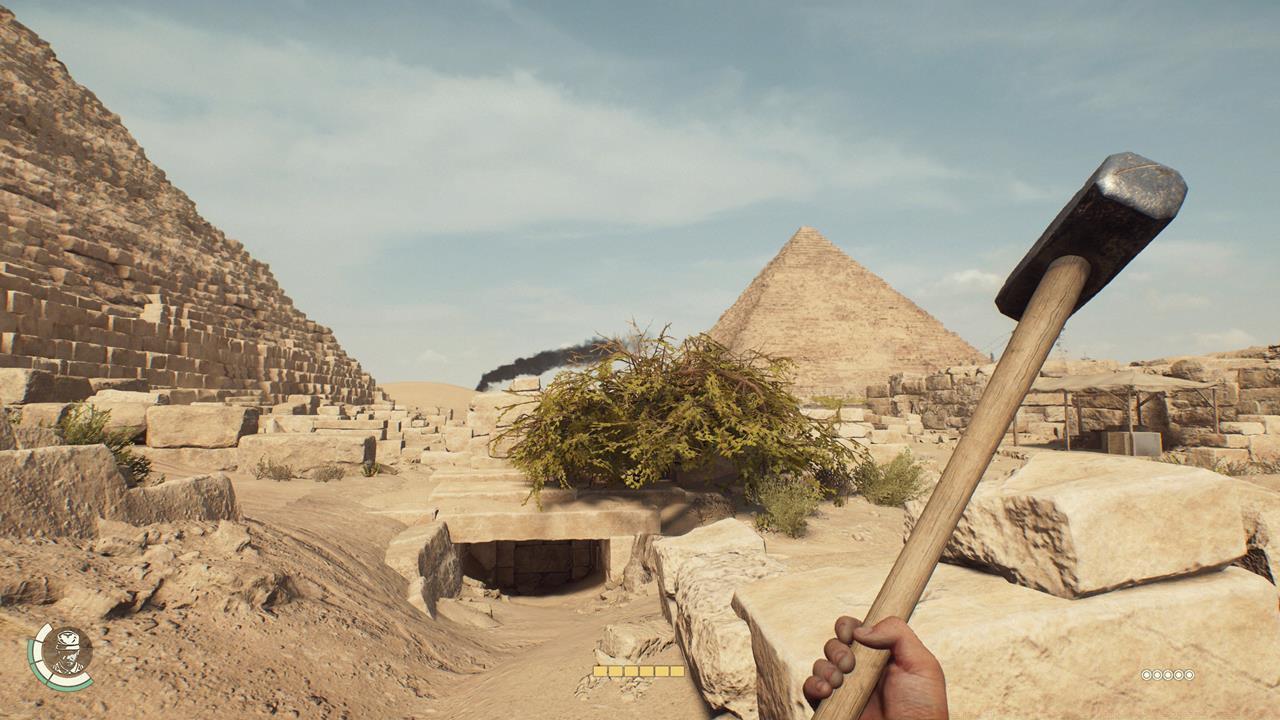Viewport: 1280px width, 720px height.
Task: Click the explorer portrait icon
Action: pyautogui.click(x=68, y=651)
